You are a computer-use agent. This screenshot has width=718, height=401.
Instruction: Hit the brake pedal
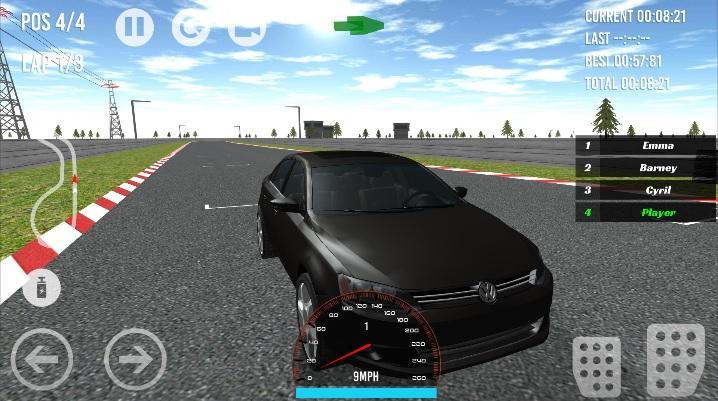pos(597,365)
